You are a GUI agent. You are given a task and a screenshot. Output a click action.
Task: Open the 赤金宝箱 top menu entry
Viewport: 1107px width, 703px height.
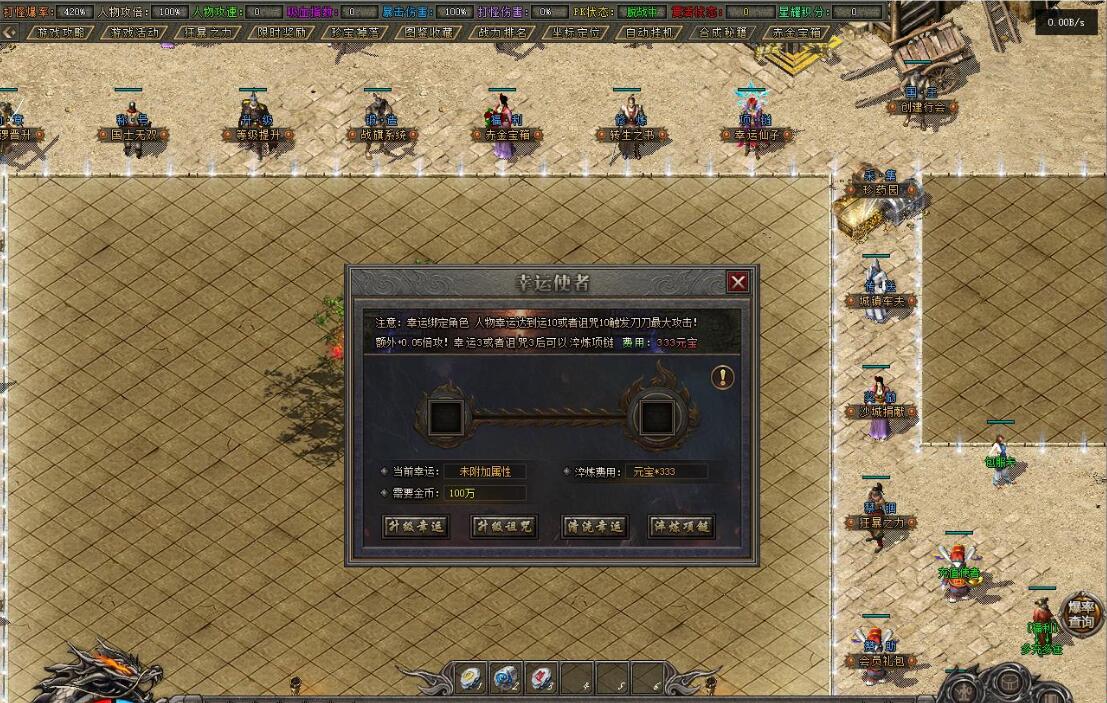[797, 32]
